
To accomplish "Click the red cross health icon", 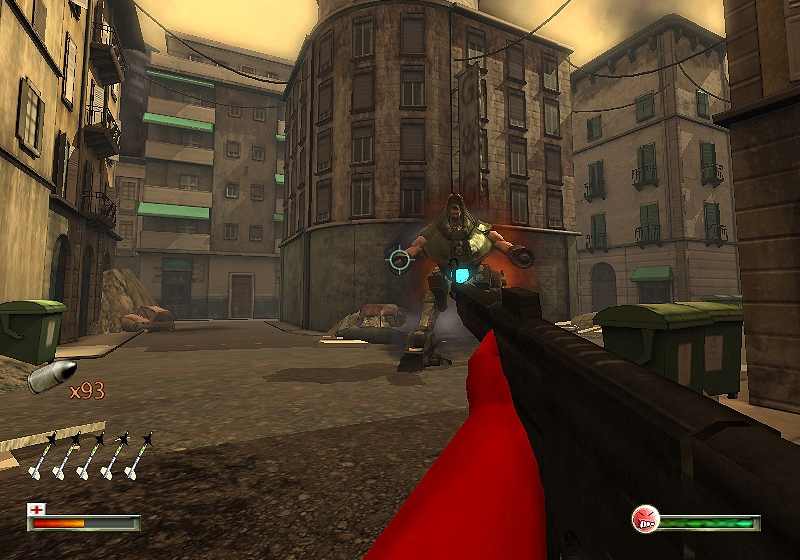I will click(37, 509).
